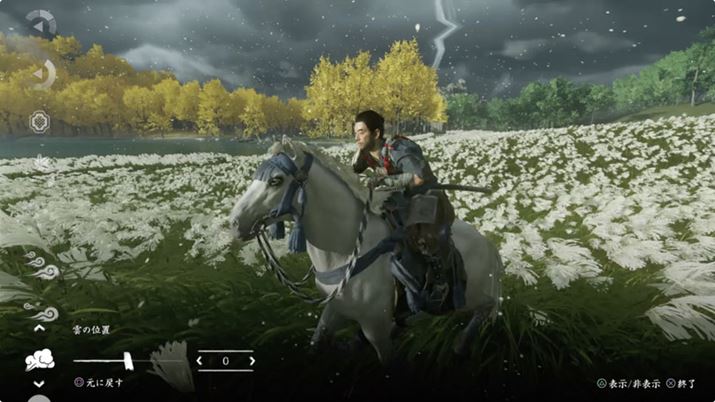The width and height of the screenshot is (715, 402).
Task: Select the octagonal emblem icon
Action: point(40,119)
